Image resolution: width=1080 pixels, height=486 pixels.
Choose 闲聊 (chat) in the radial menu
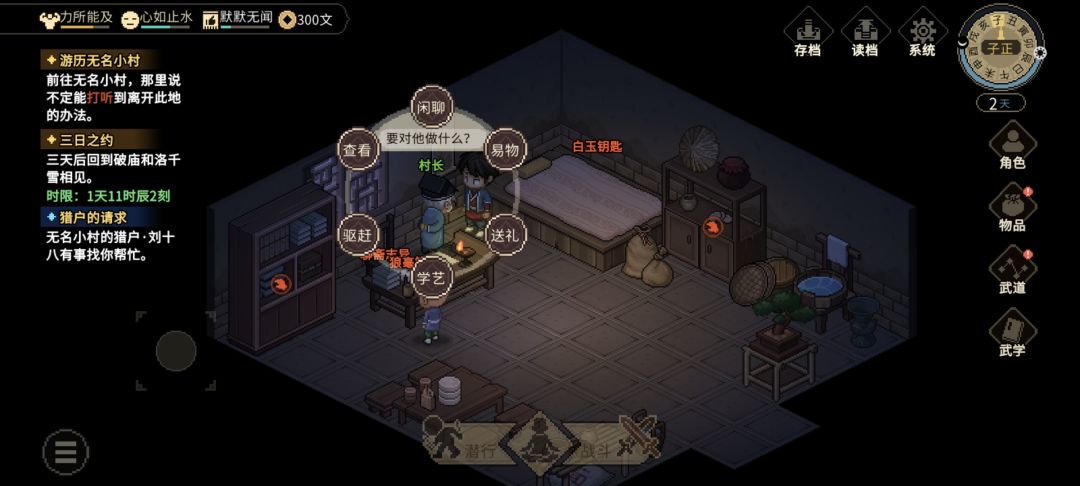(431, 107)
